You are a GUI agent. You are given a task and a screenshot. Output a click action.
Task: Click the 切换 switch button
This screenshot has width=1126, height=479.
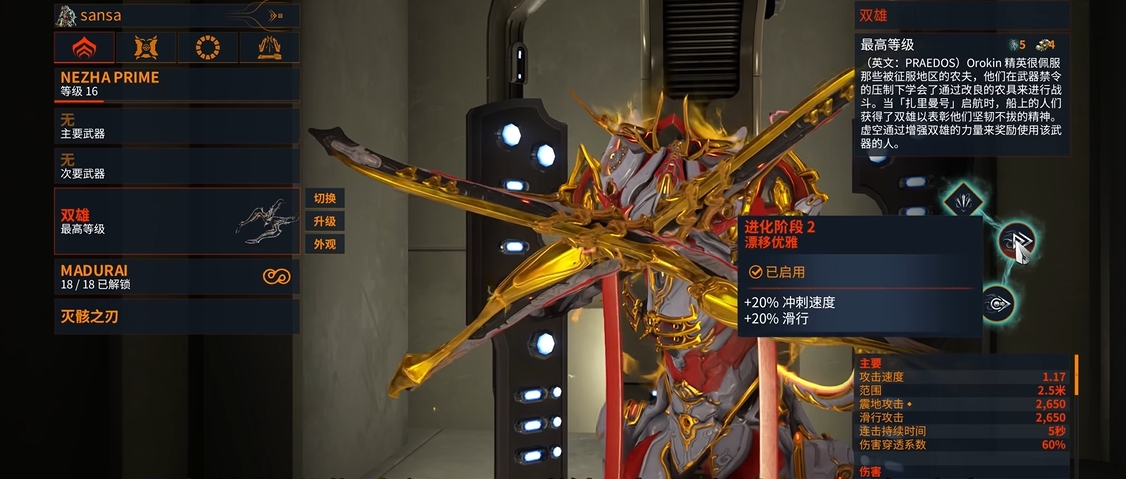coord(324,198)
